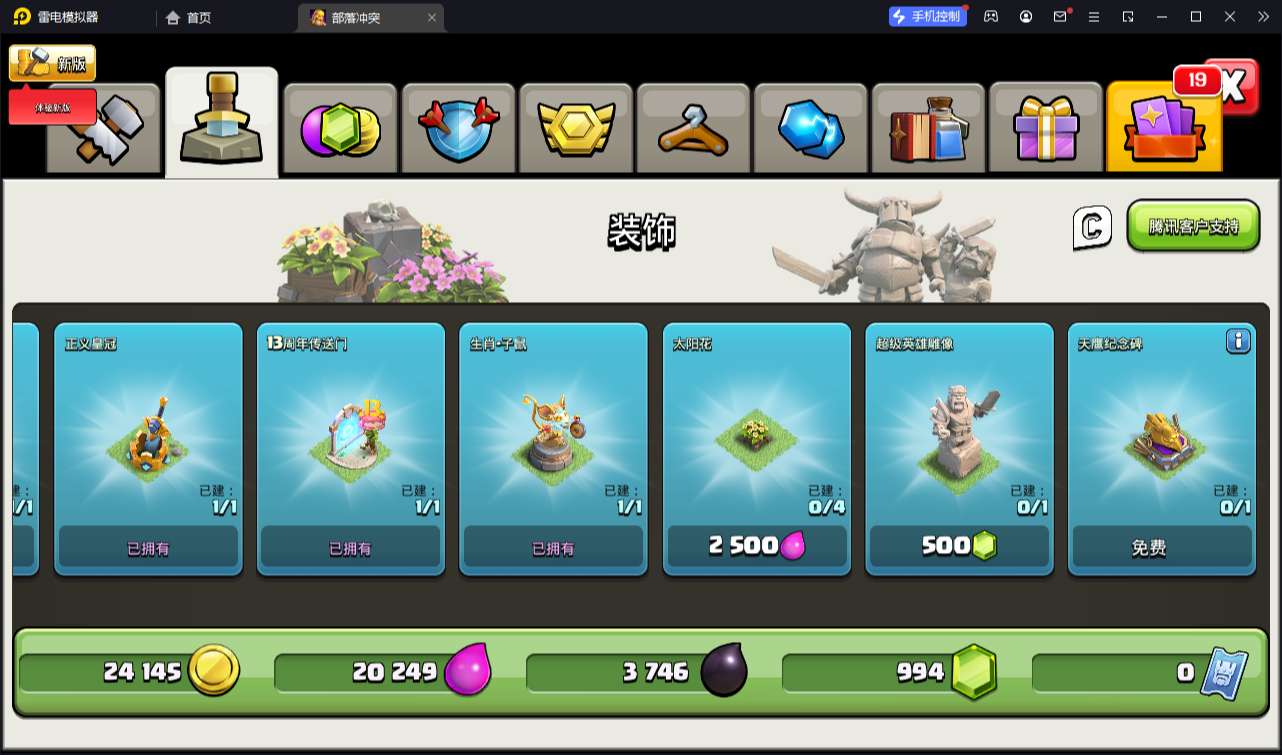Open 腾讯客户支持 customer support
The height and width of the screenshot is (755, 1282).
[1193, 226]
